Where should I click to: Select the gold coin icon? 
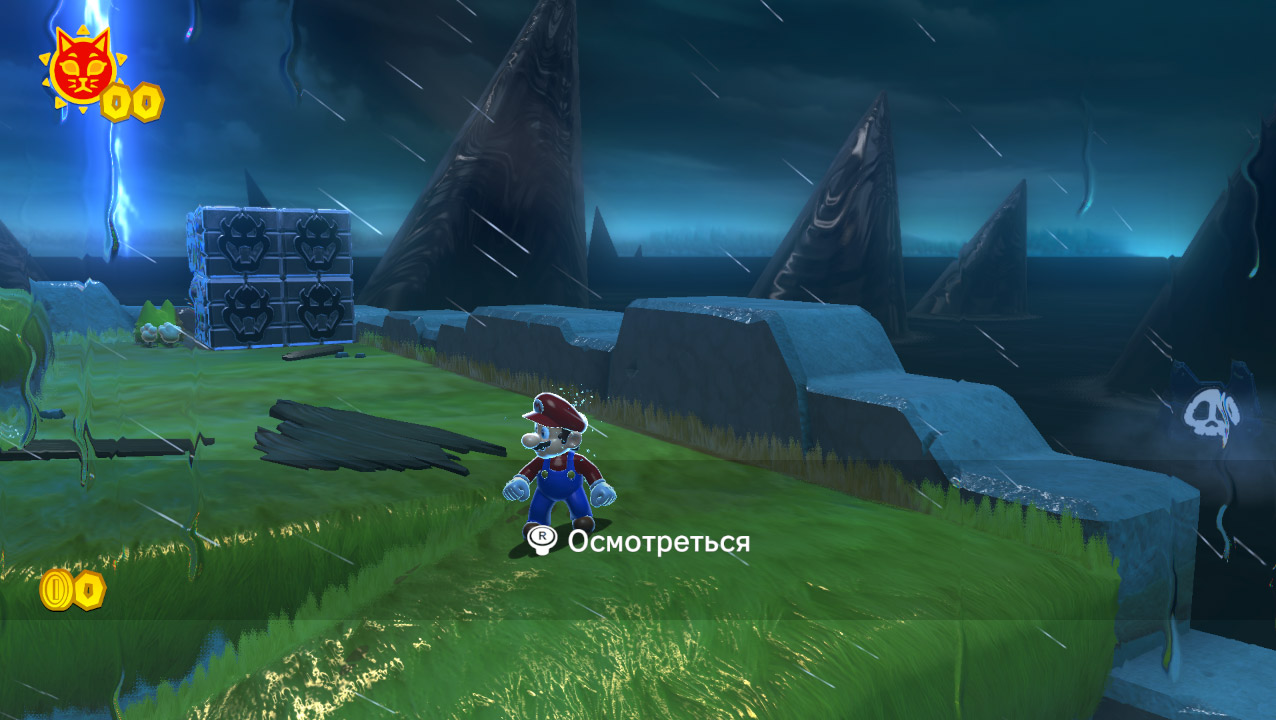click(55, 590)
